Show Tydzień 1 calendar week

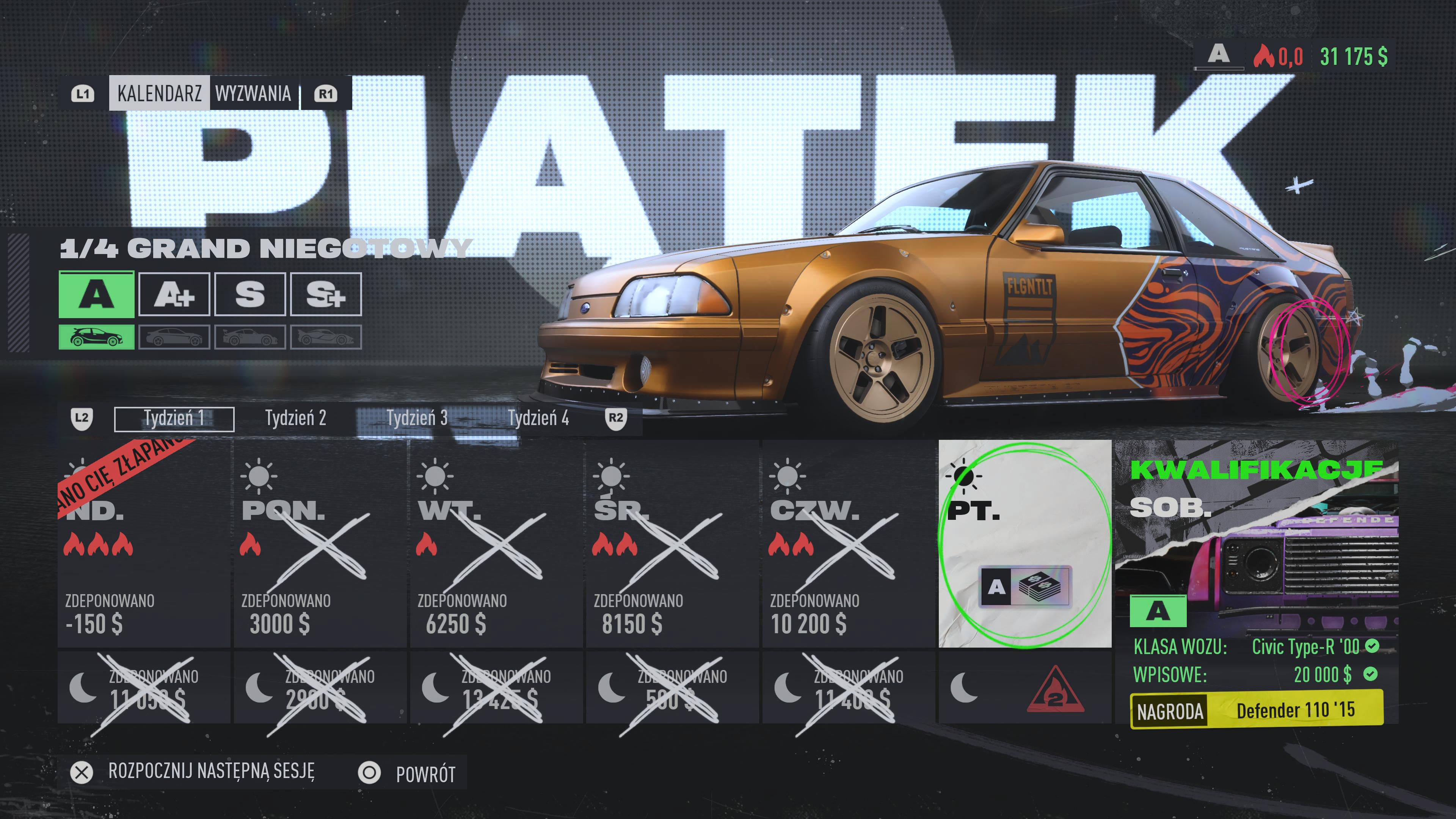174,419
